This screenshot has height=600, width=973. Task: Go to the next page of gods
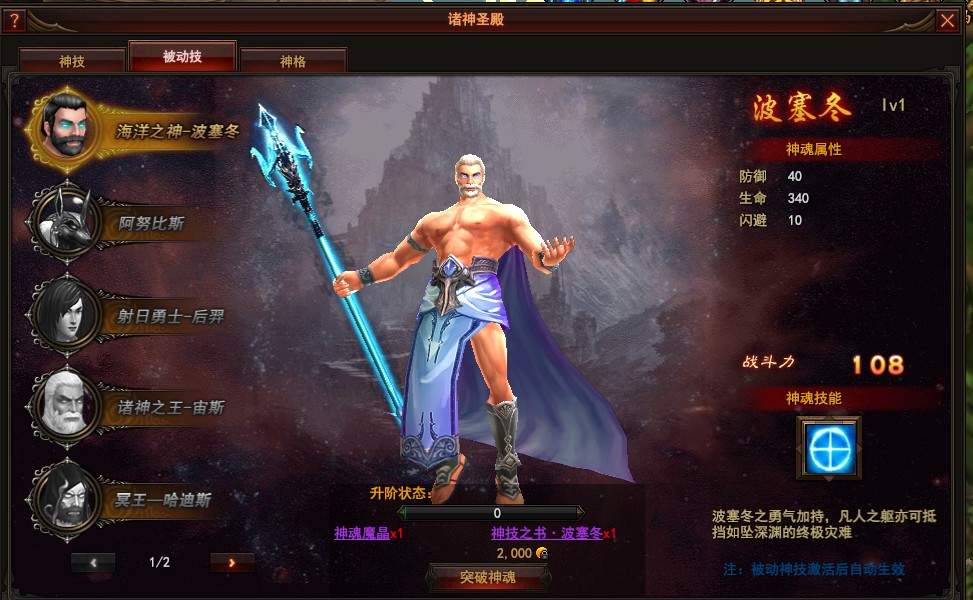click(232, 563)
